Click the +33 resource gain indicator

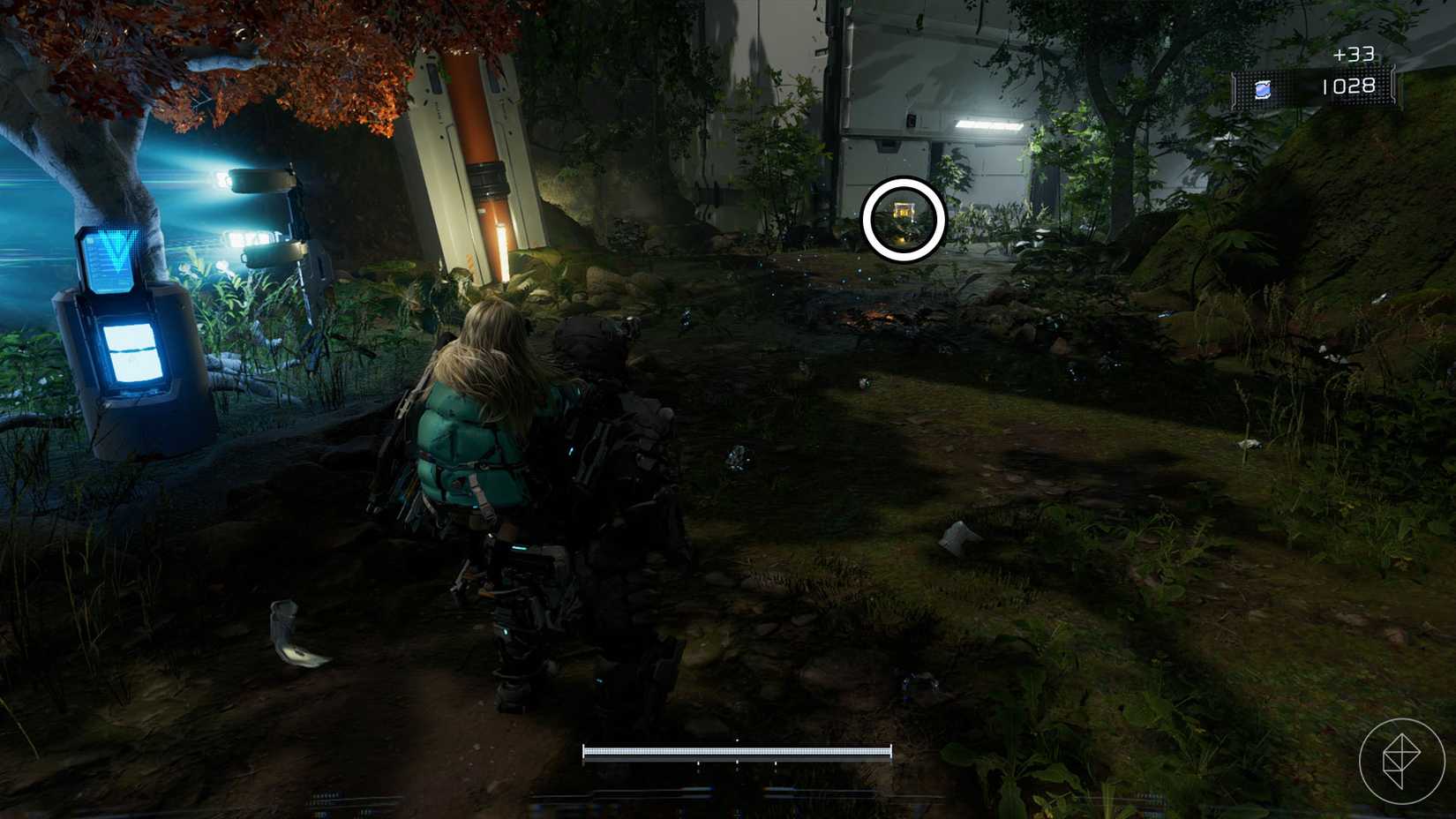click(1356, 55)
